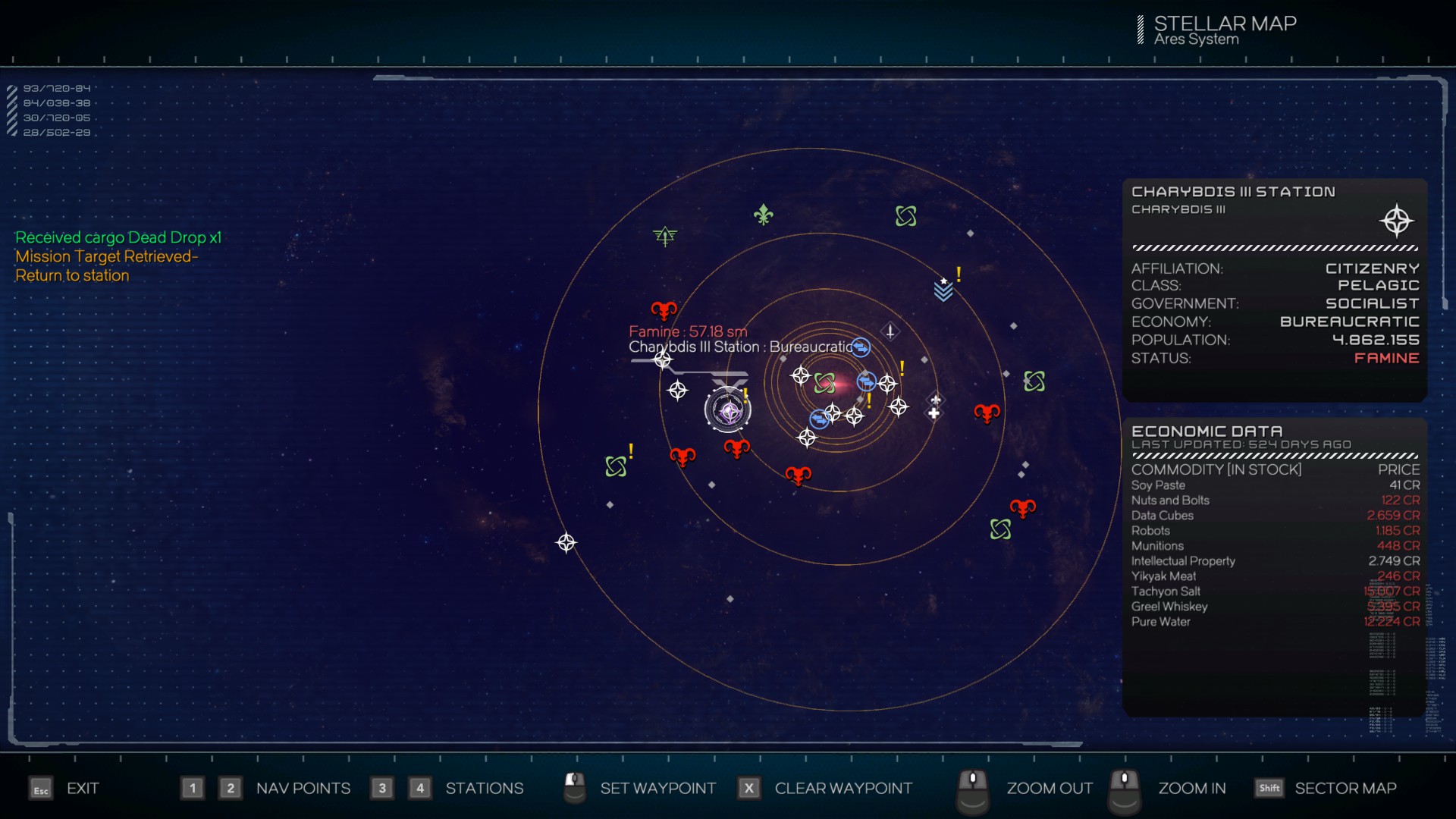Cycle through STATIONS
This screenshot has width=1456, height=819.
point(484,789)
